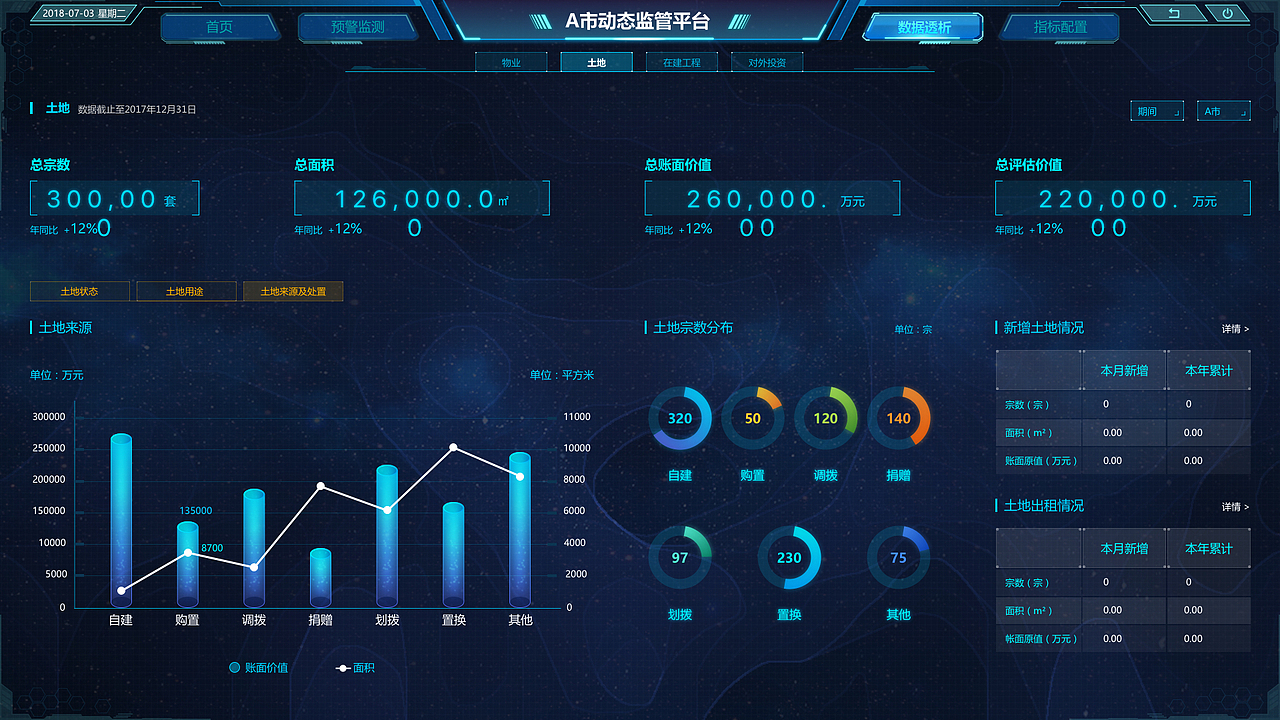Viewport: 1280px width, 720px height.
Task: Select the 土地用途 filter toggle
Action: [186, 291]
